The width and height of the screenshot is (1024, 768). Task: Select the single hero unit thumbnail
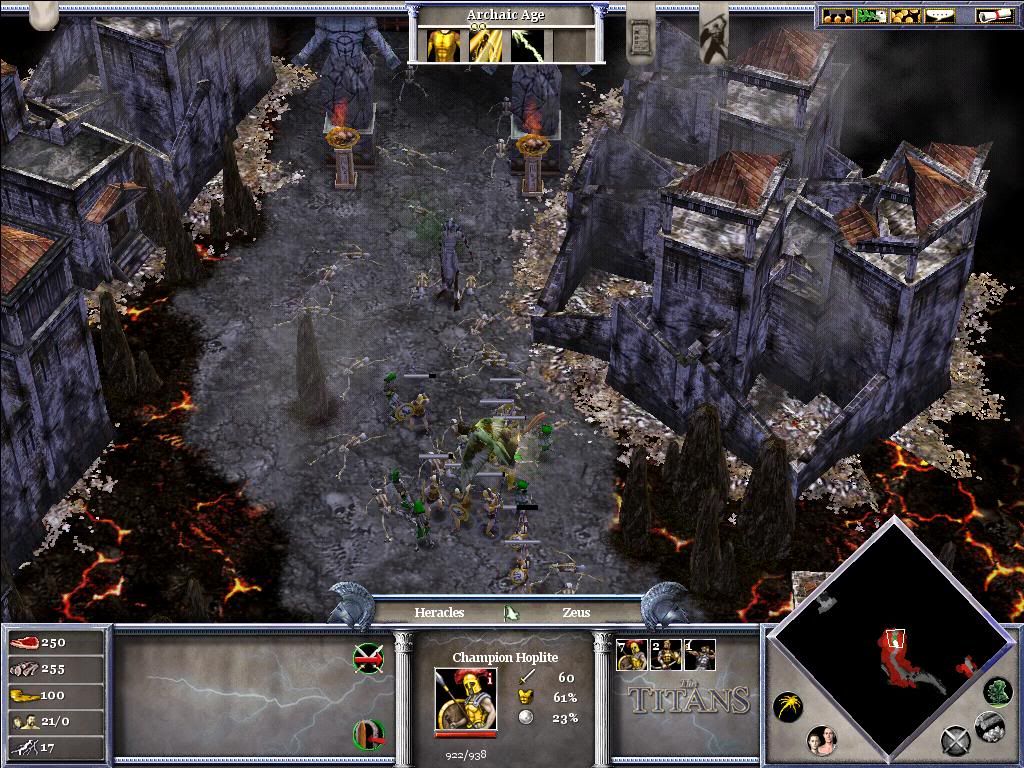point(700,655)
